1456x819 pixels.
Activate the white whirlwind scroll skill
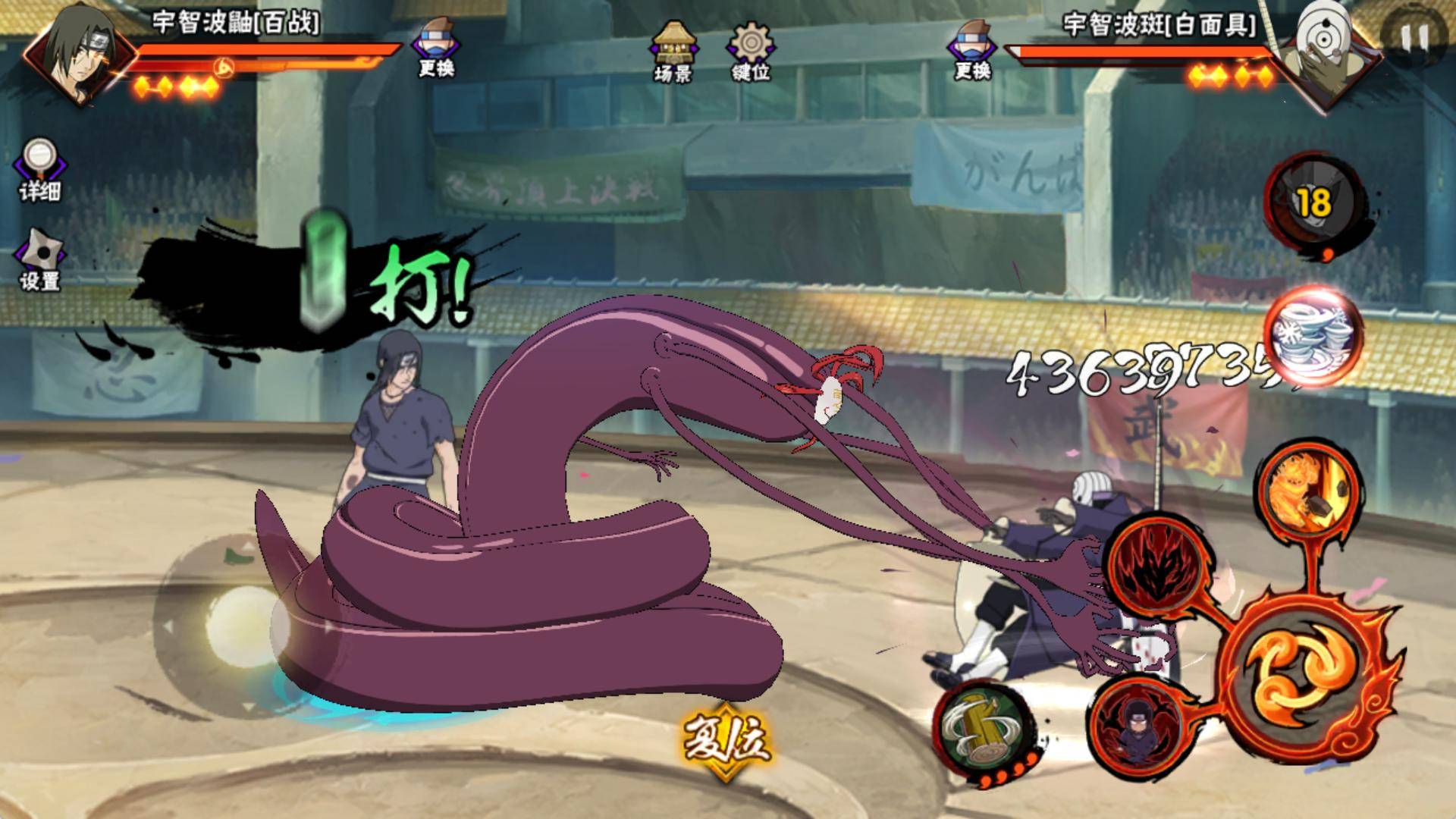click(x=1312, y=336)
